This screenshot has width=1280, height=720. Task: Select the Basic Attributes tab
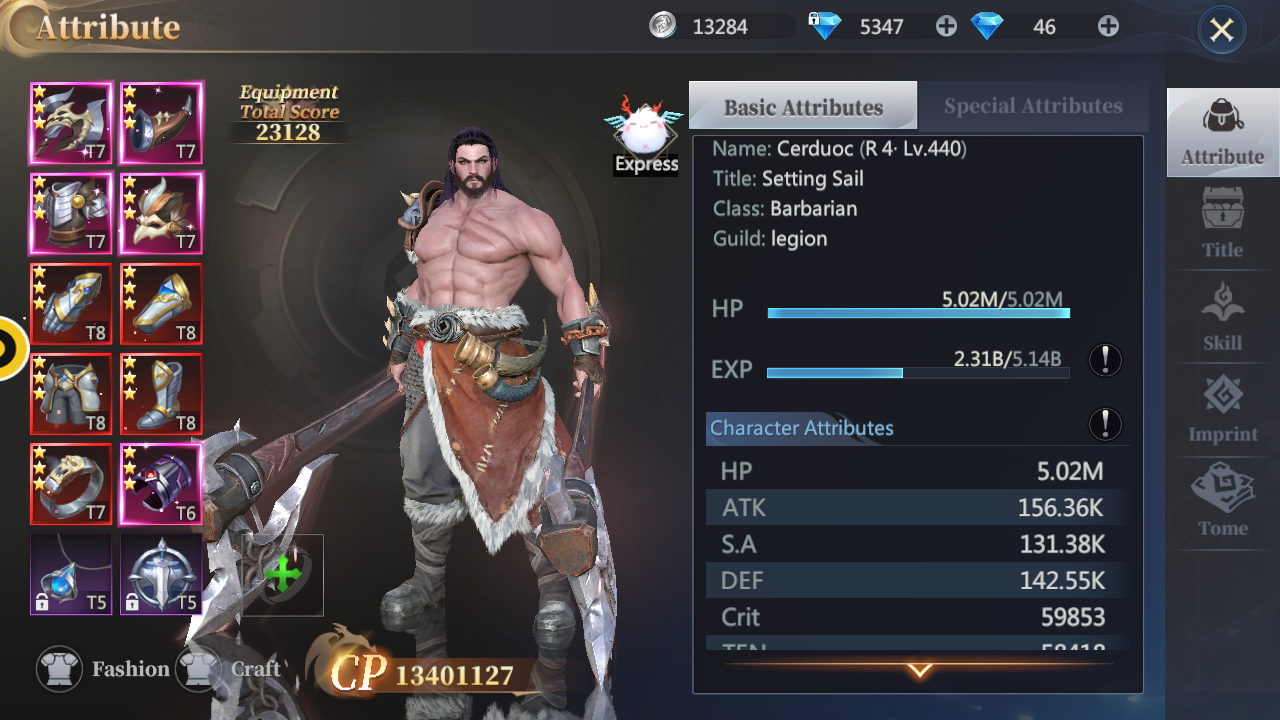803,106
